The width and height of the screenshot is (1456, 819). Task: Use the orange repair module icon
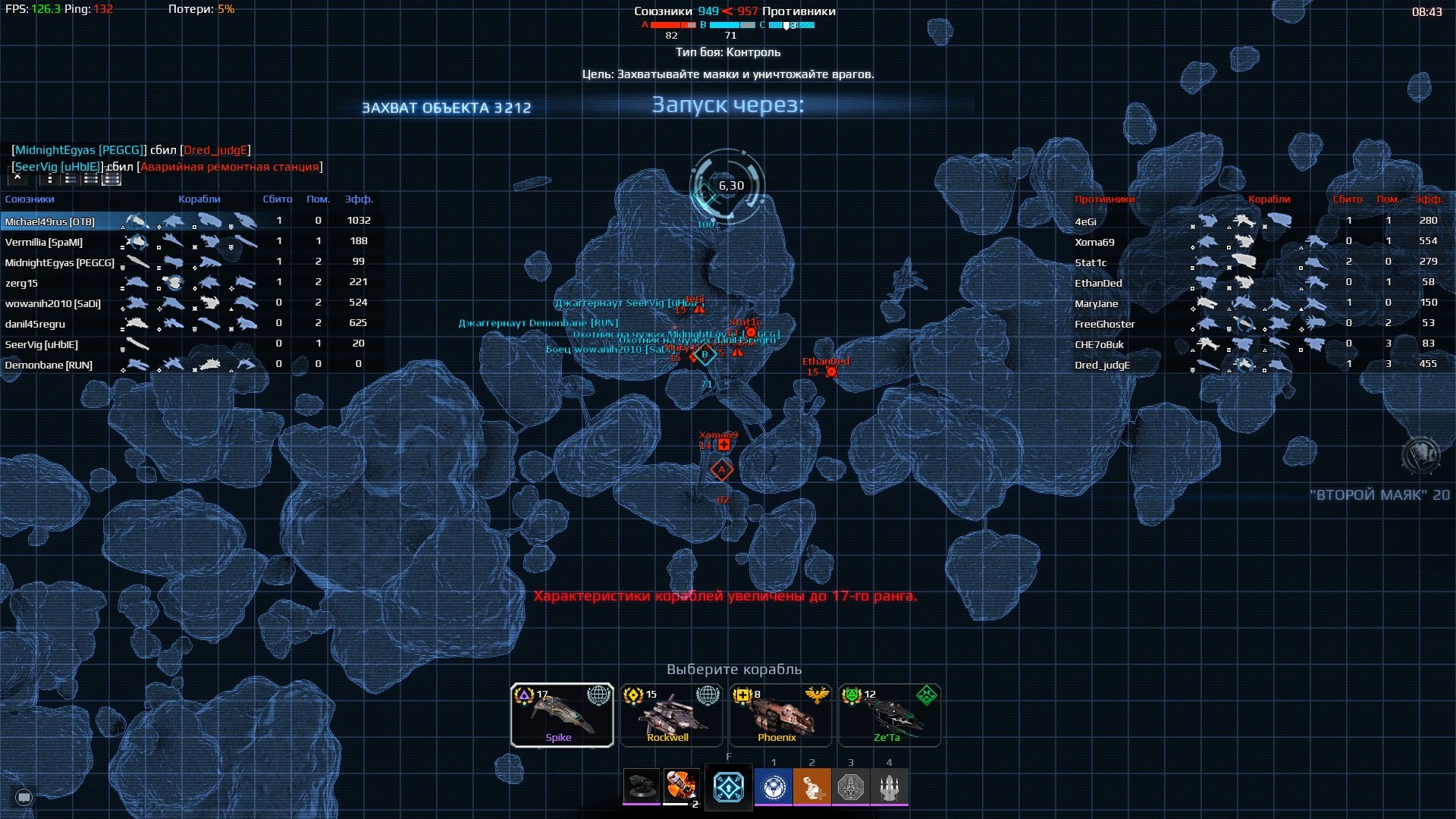811,788
